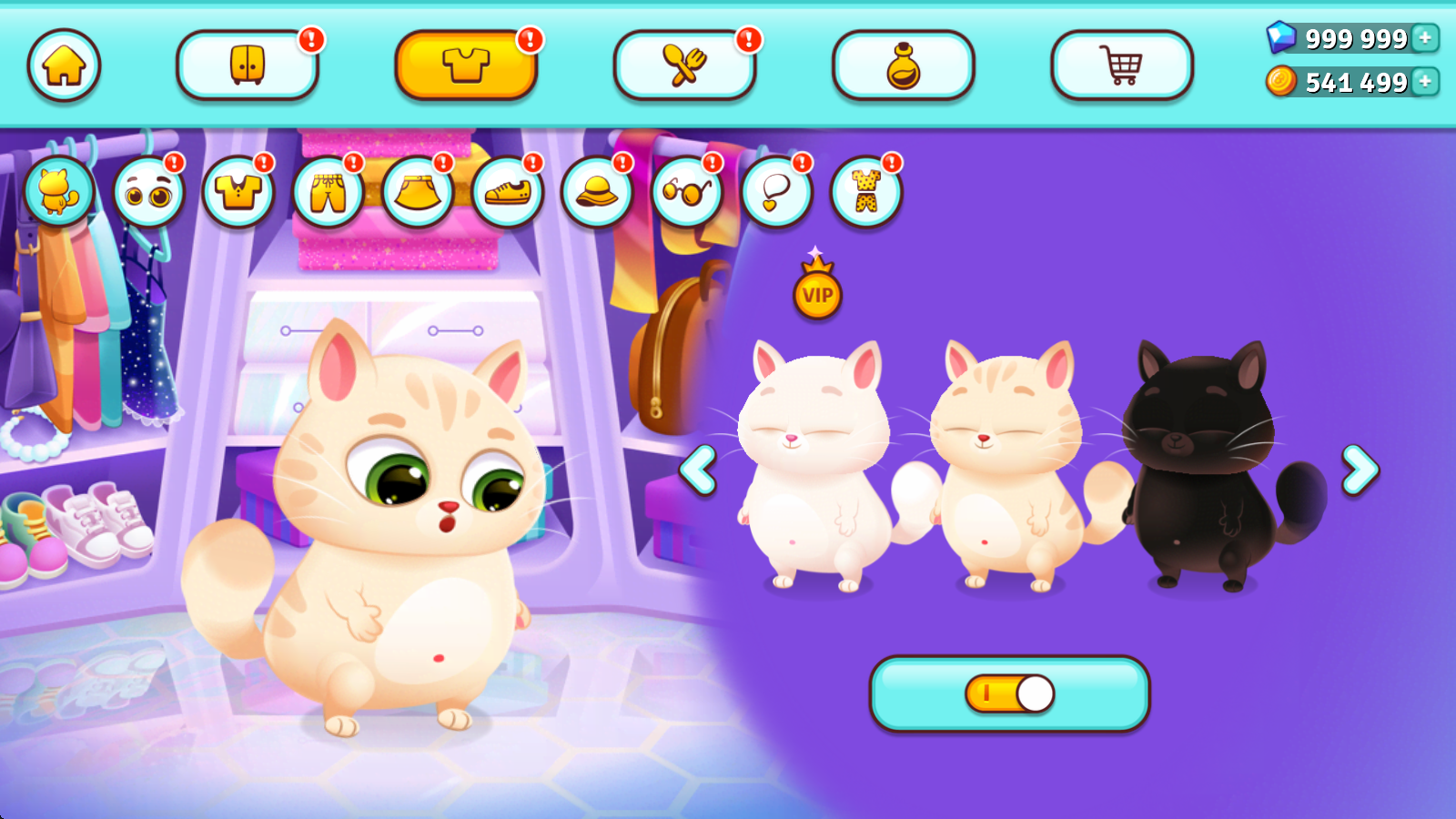Image resolution: width=1456 pixels, height=819 pixels.
Task: Add more coins with the plus button
Action: coord(1425,82)
